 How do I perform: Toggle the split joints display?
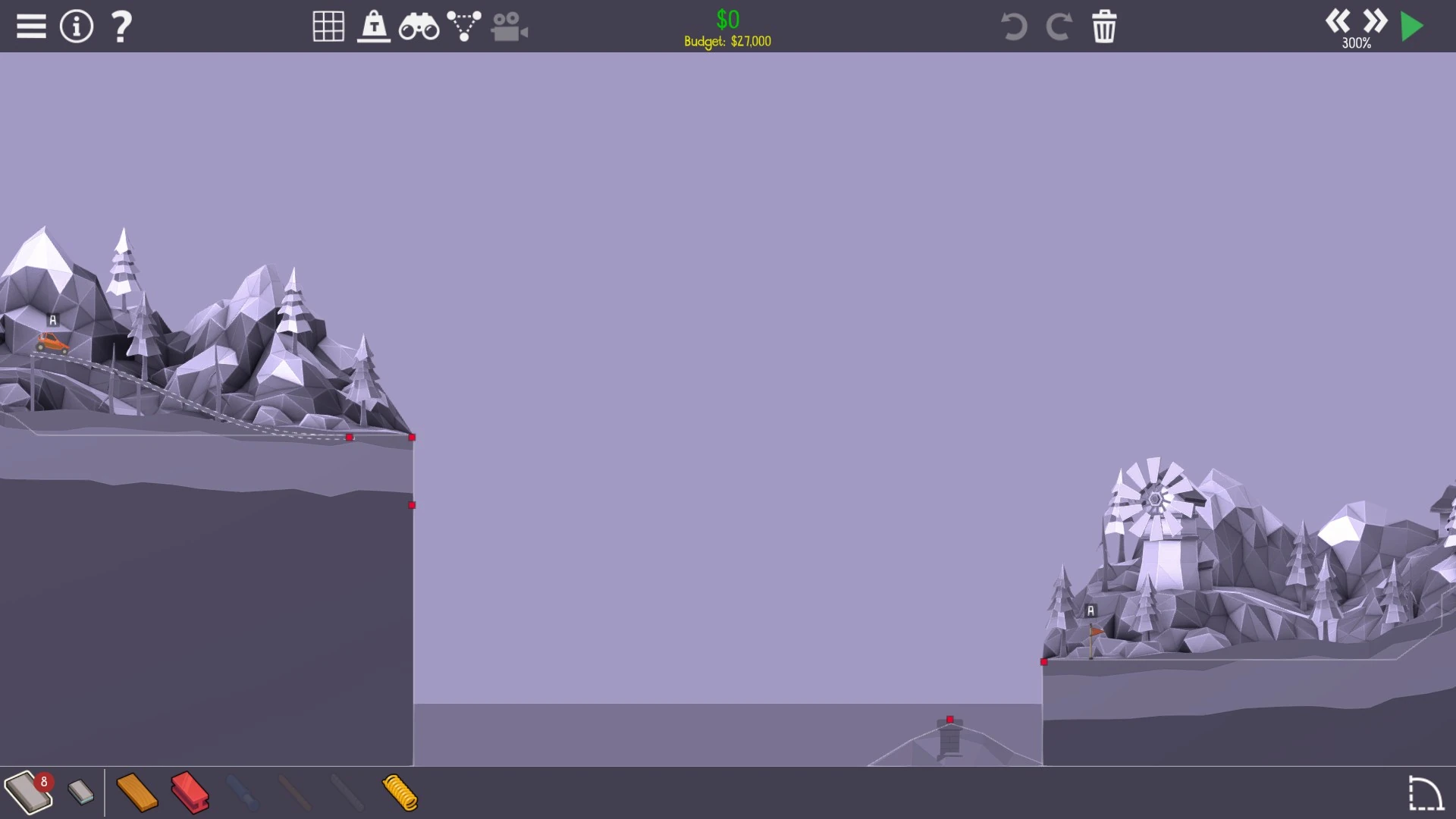pyautogui.click(x=465, y=26)
